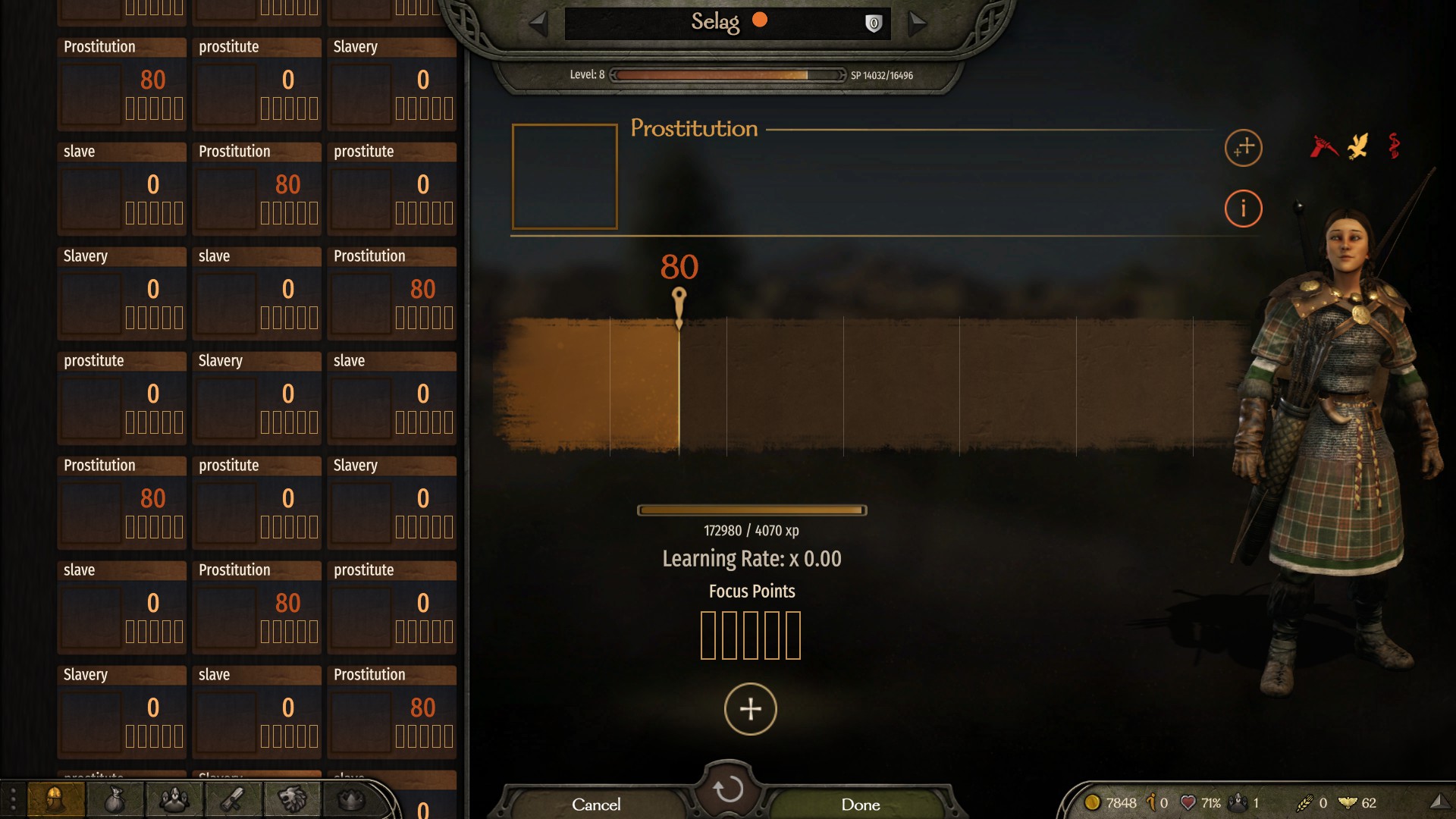Image resolution: width=1456 pixels, height=819 pixels.
Task: Click the shield badge beside Selag
Action: coord(872,22)
